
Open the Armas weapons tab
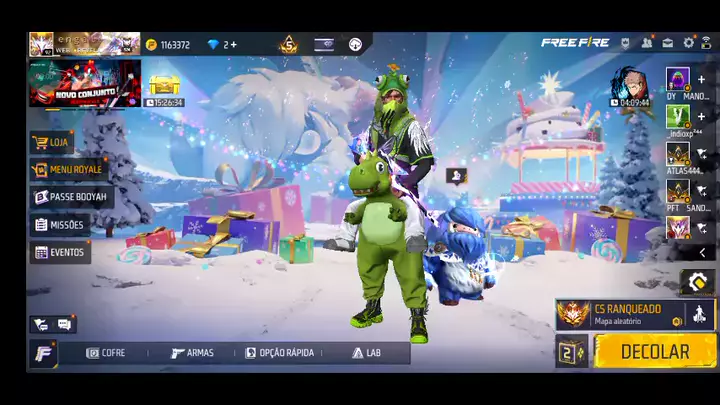click(192, 353)
